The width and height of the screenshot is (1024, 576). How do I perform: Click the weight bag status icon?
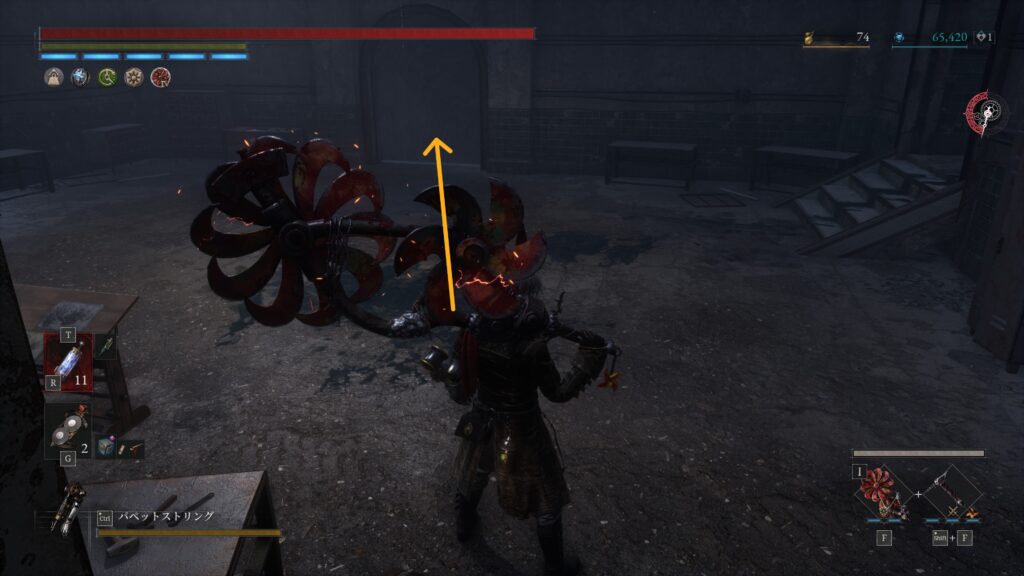click(x=54, y=77)
